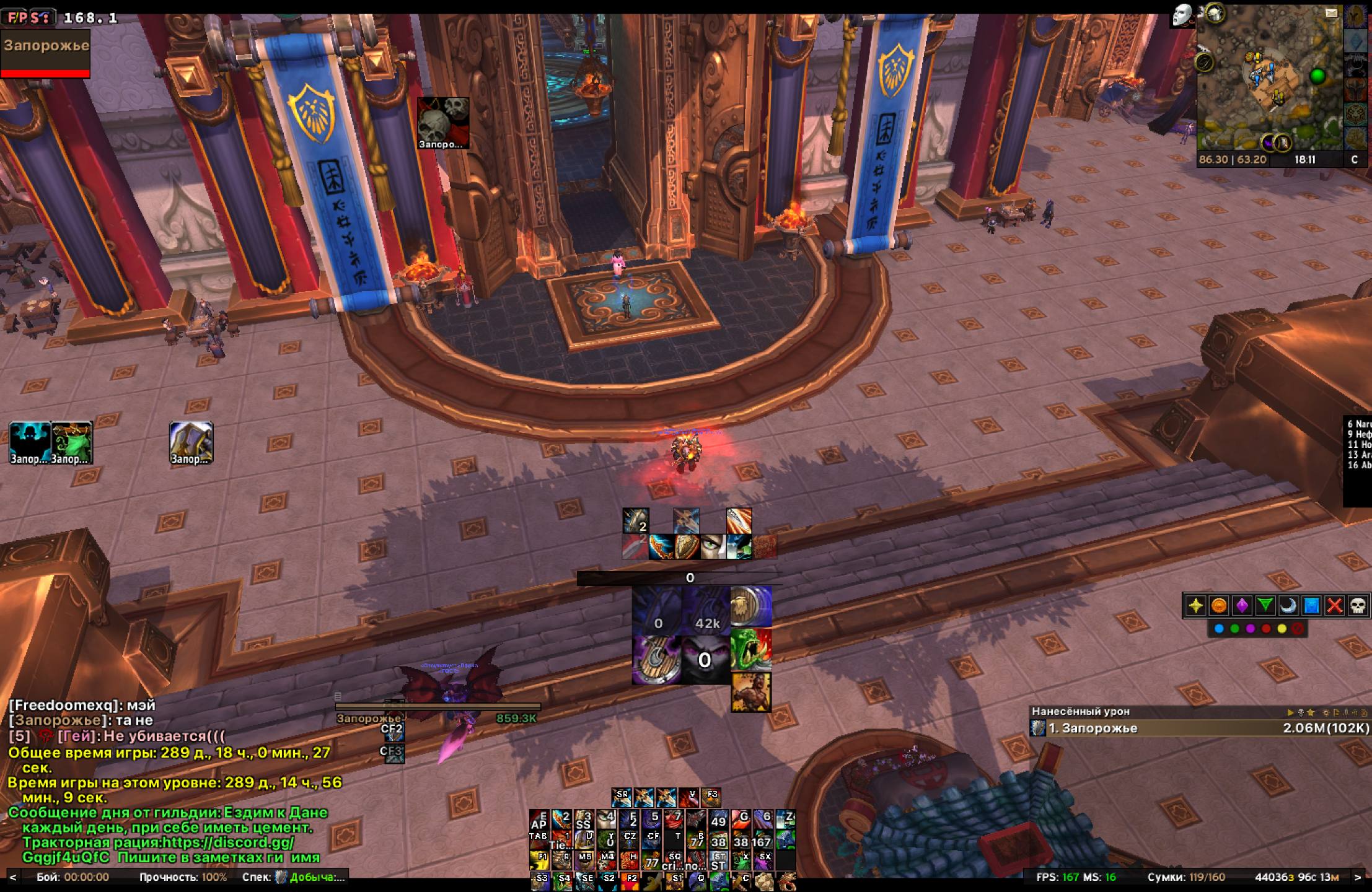Image resolution: width=1372 pixels, height=892 pixels.
Task: Set the yellow star raid target marker
Action: (x=1195, y=605)
